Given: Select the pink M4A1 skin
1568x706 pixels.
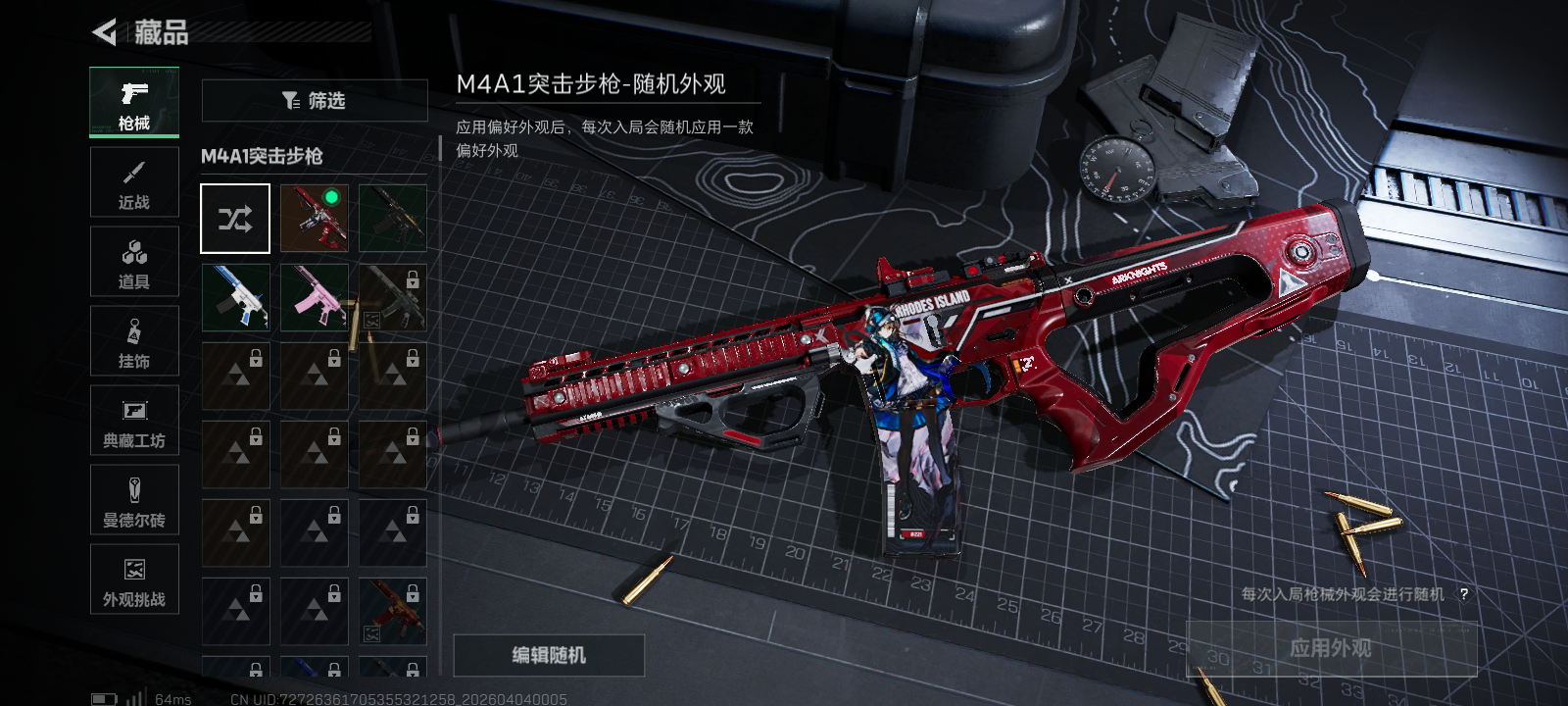Looking at the screenshot, I should (x=315, y=297).
